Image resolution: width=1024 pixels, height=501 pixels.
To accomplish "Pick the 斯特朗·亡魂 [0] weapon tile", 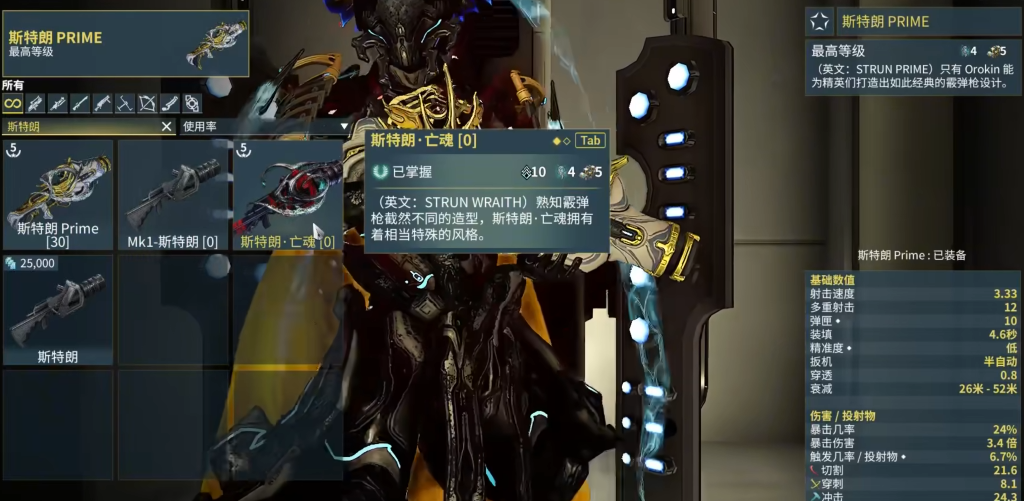I will point(288,195).
